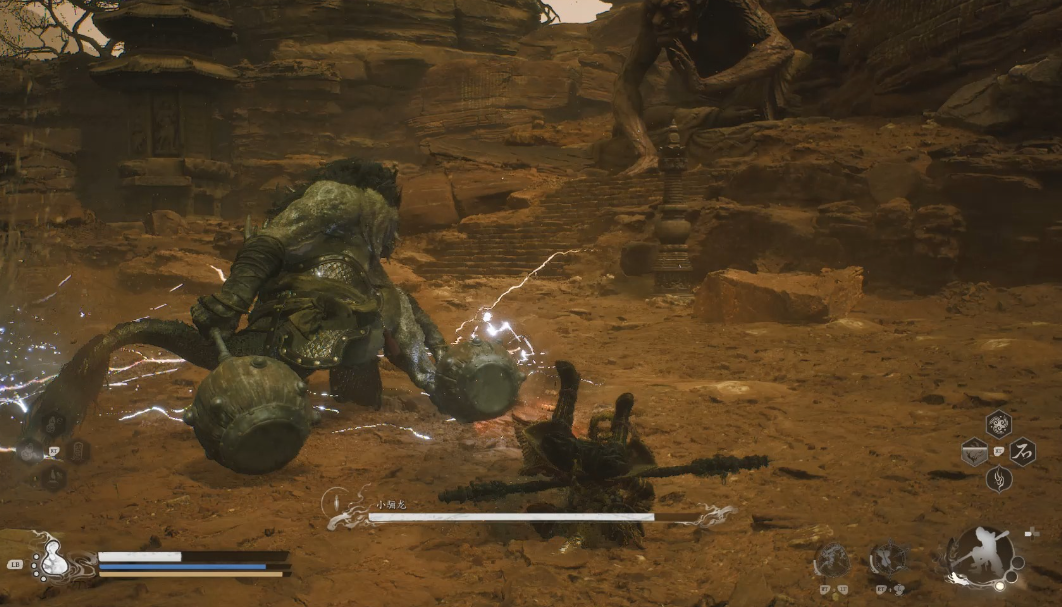Use the spiked-frame vessel skill icon
This screenshot has height=607, width=1062.
click(886, 560)
